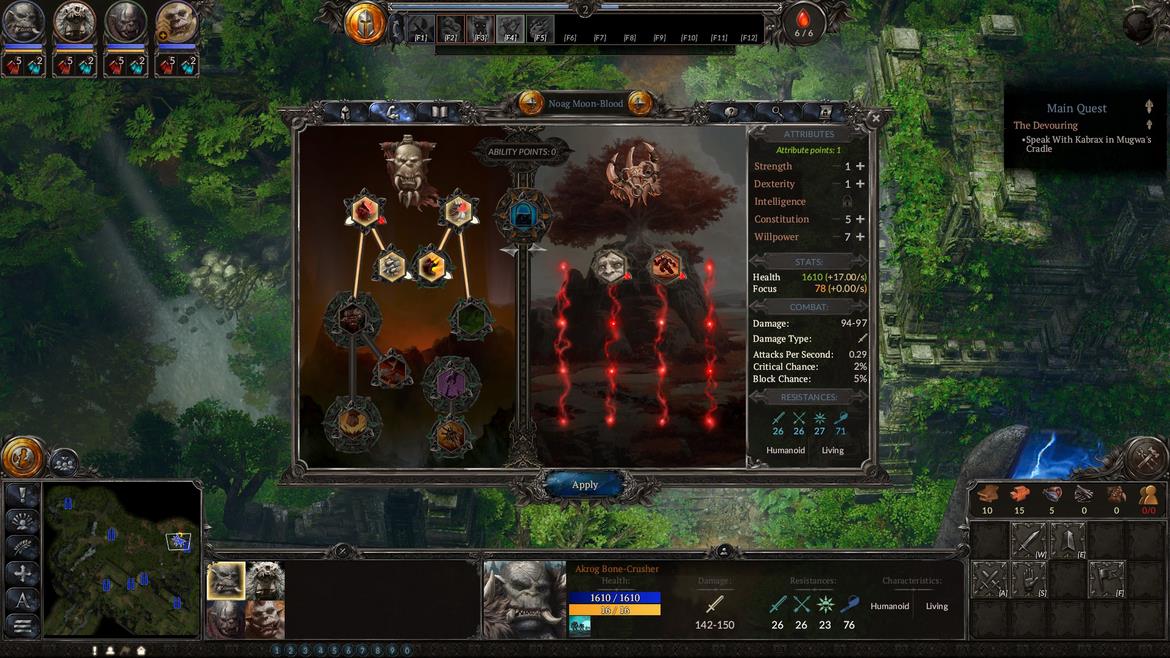The height and width of the screenshot is (658, 1170).
Task: Open the crossed hammers build menu
Action: (x=1146, y=459)
